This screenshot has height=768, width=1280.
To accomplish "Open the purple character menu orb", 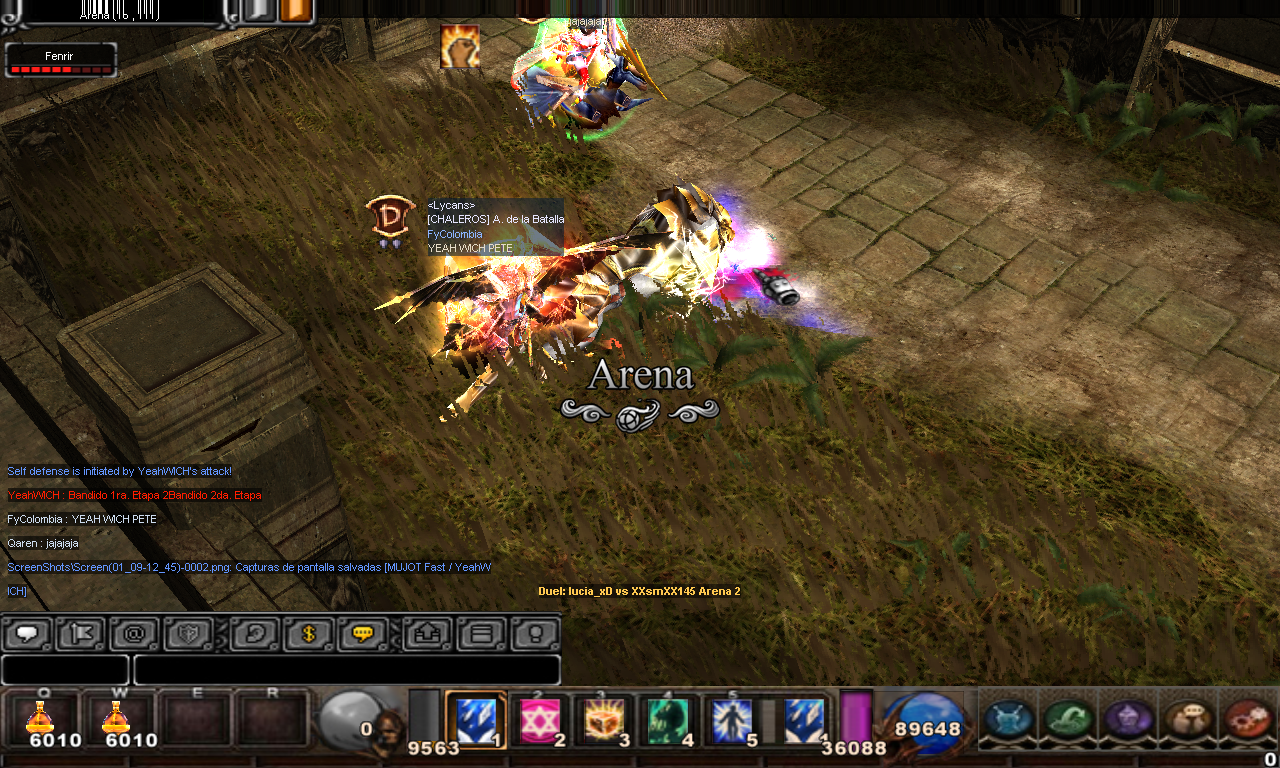I will pos(1128,719).
